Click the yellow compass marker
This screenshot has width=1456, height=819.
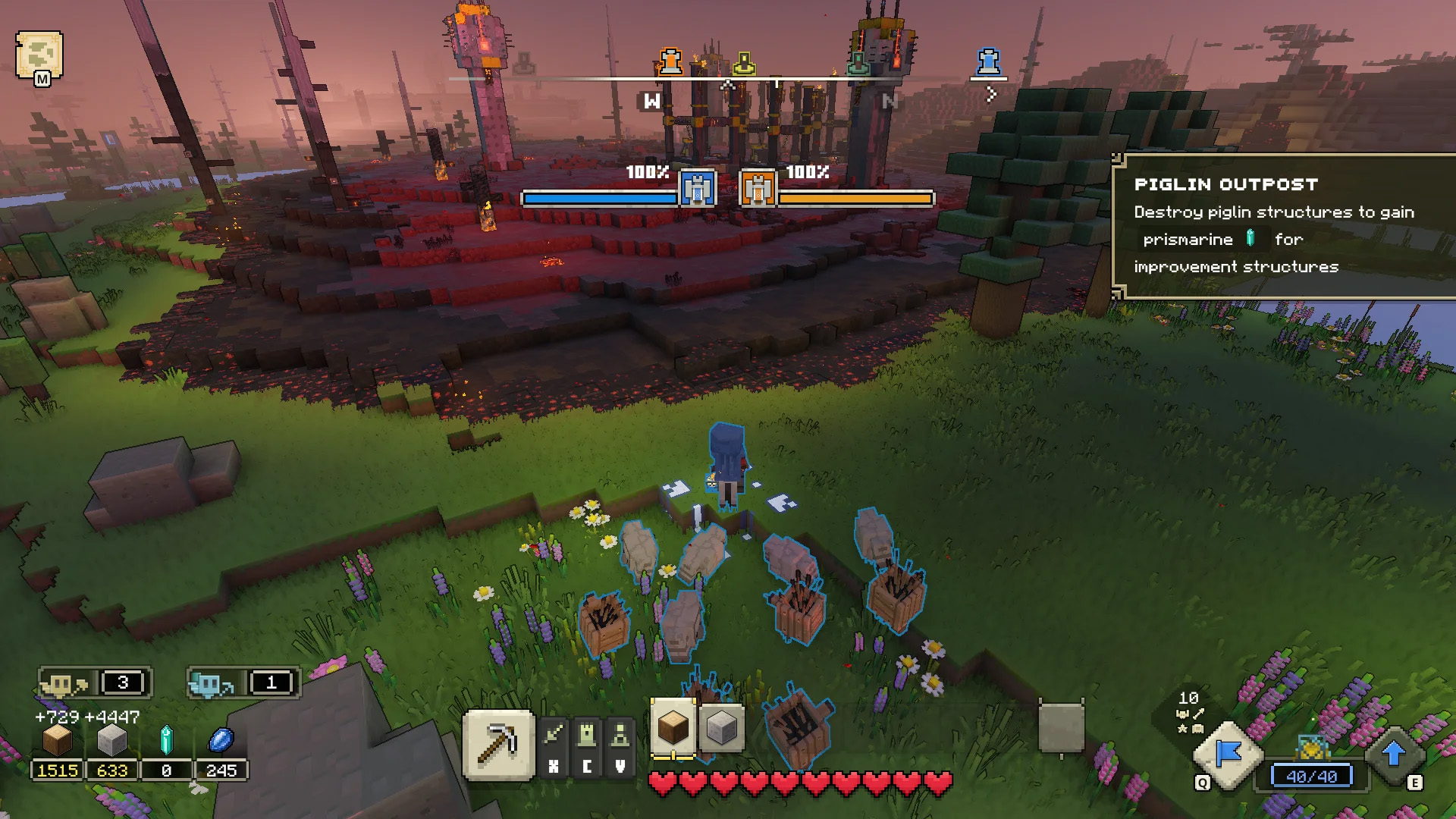coord(744,63)
